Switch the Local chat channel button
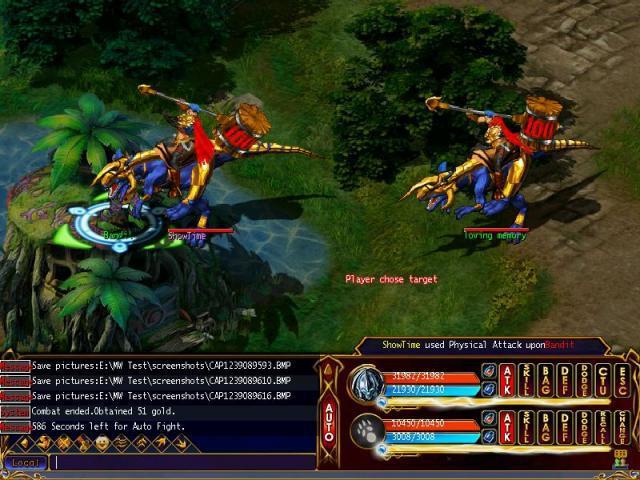The height and width of the screenshot is (480, 640). [x=25, y=463]
